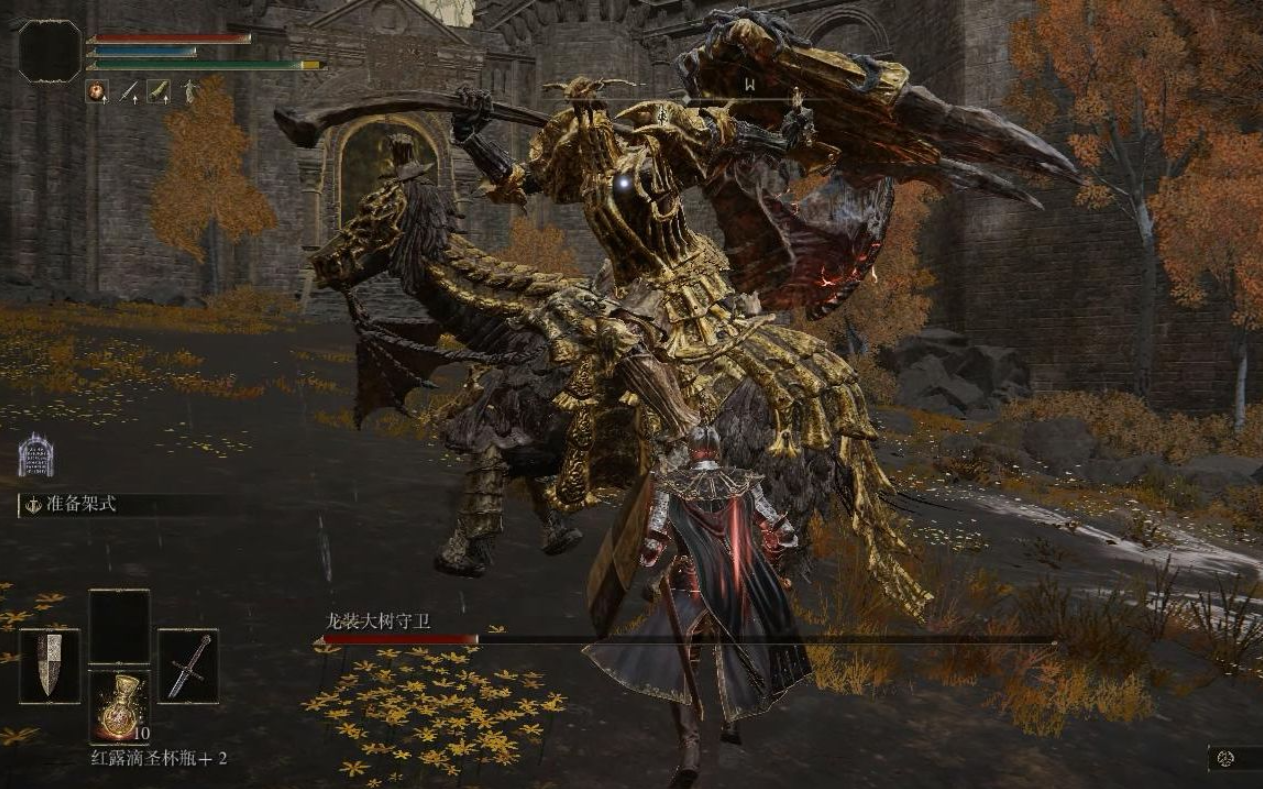Select the pale figure status icon
This screenshot has height=789, width=1263.
point(189,92)
